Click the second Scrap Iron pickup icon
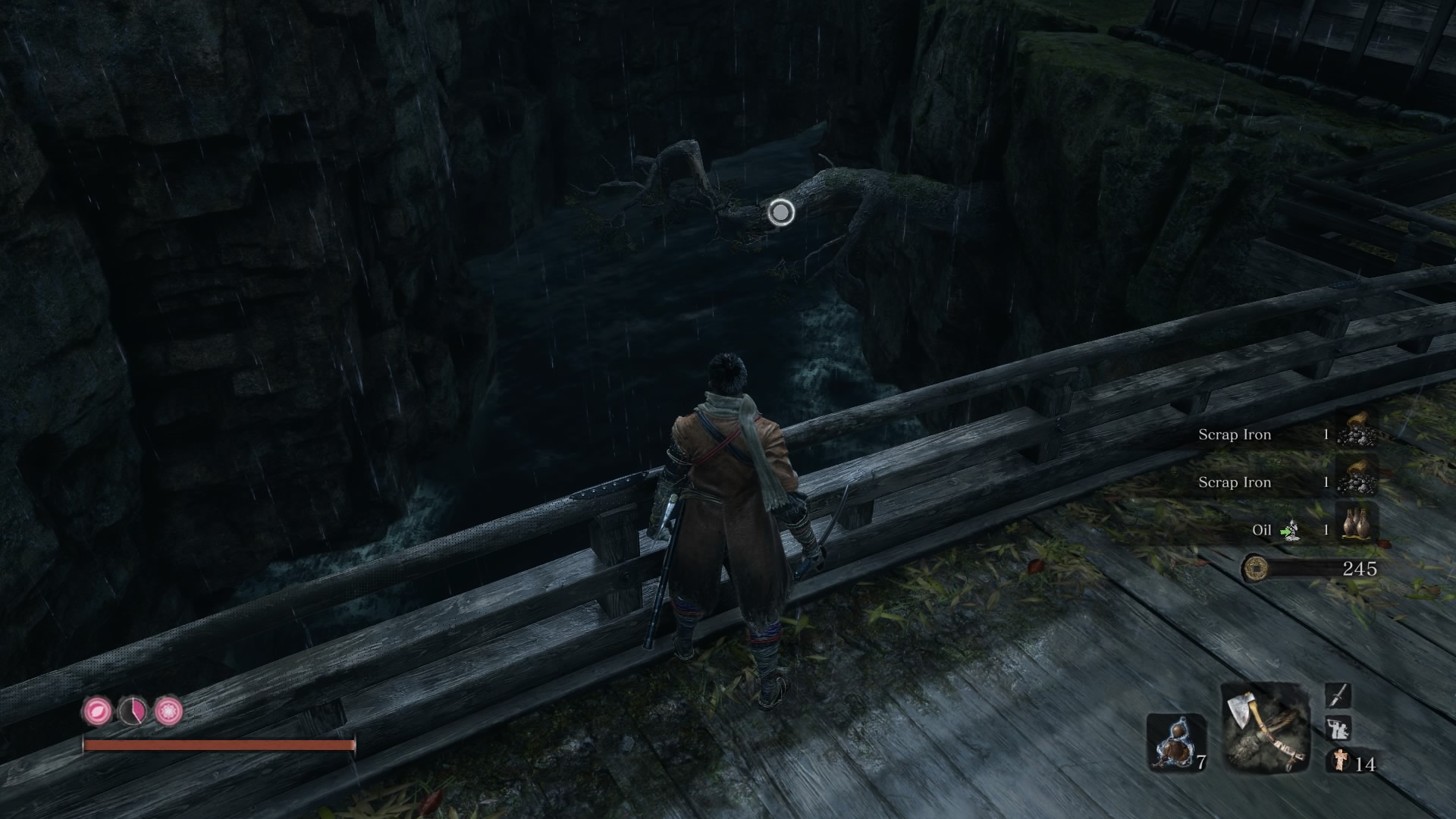The width and height of the screenshot is (1456, 819). tap(1359, 481)
